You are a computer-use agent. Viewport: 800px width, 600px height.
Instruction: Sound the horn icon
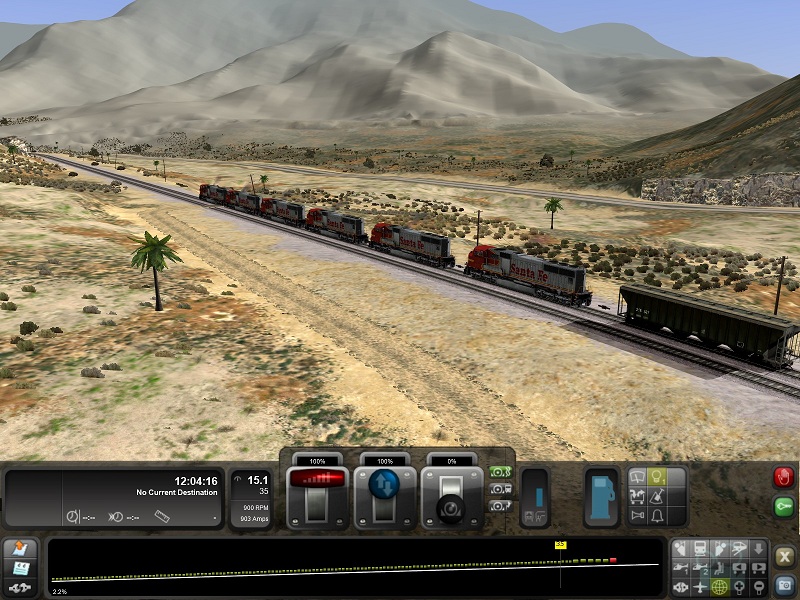tap(638, 515)
